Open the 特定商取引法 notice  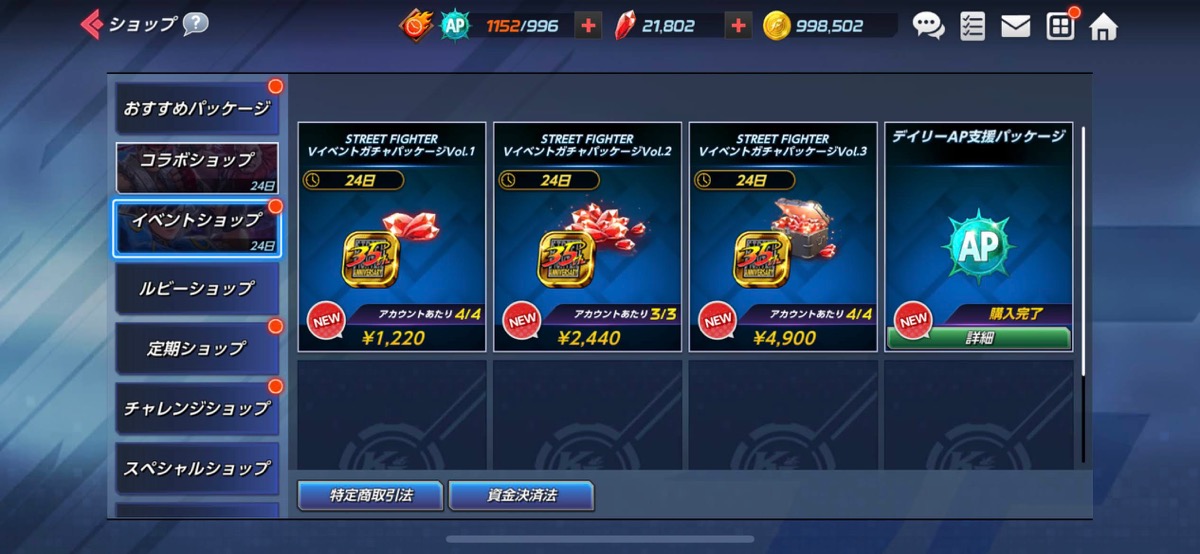click(370, 495)
